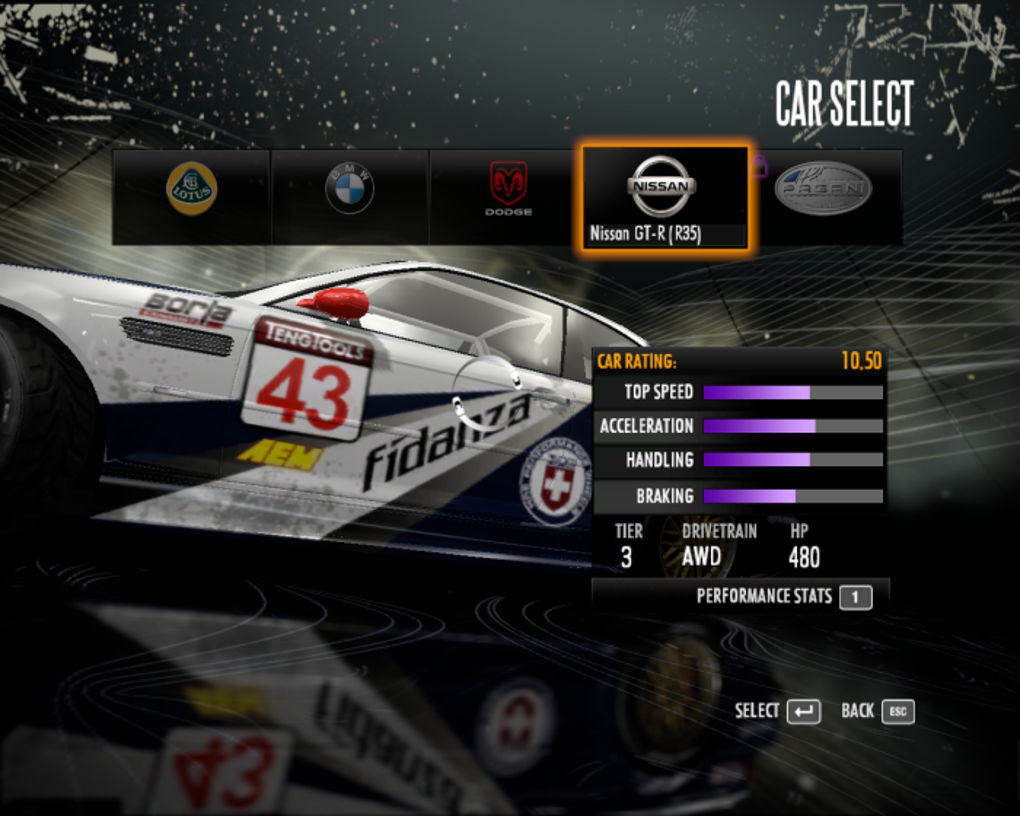Image resolution: width=1020 pixels, height=816 pixels.
Task: Pick the Dodge manufacturer tile
Action: pyautogui.click(x=508, y=197)
